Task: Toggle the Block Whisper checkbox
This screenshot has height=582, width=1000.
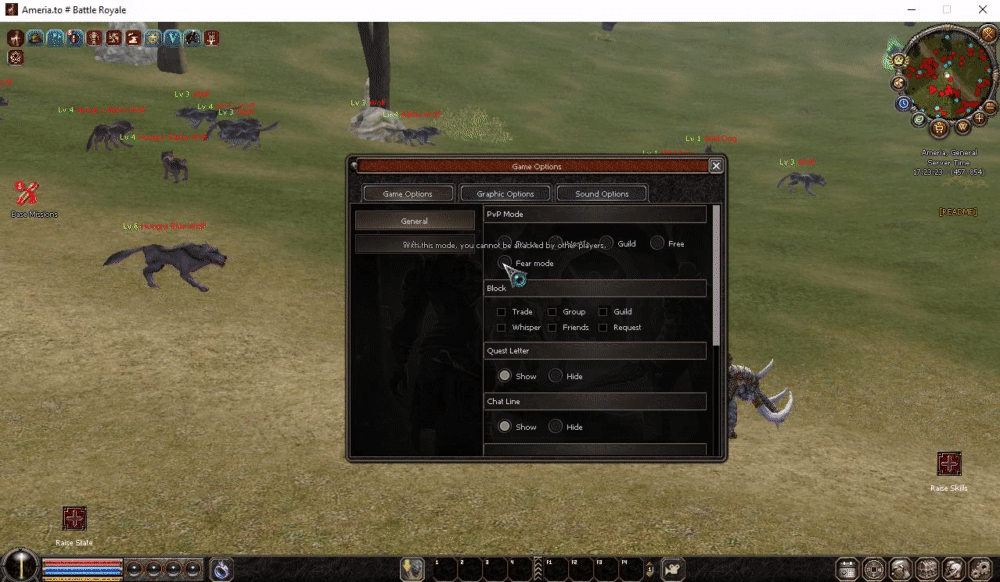Action: click(x=501, y=328)
